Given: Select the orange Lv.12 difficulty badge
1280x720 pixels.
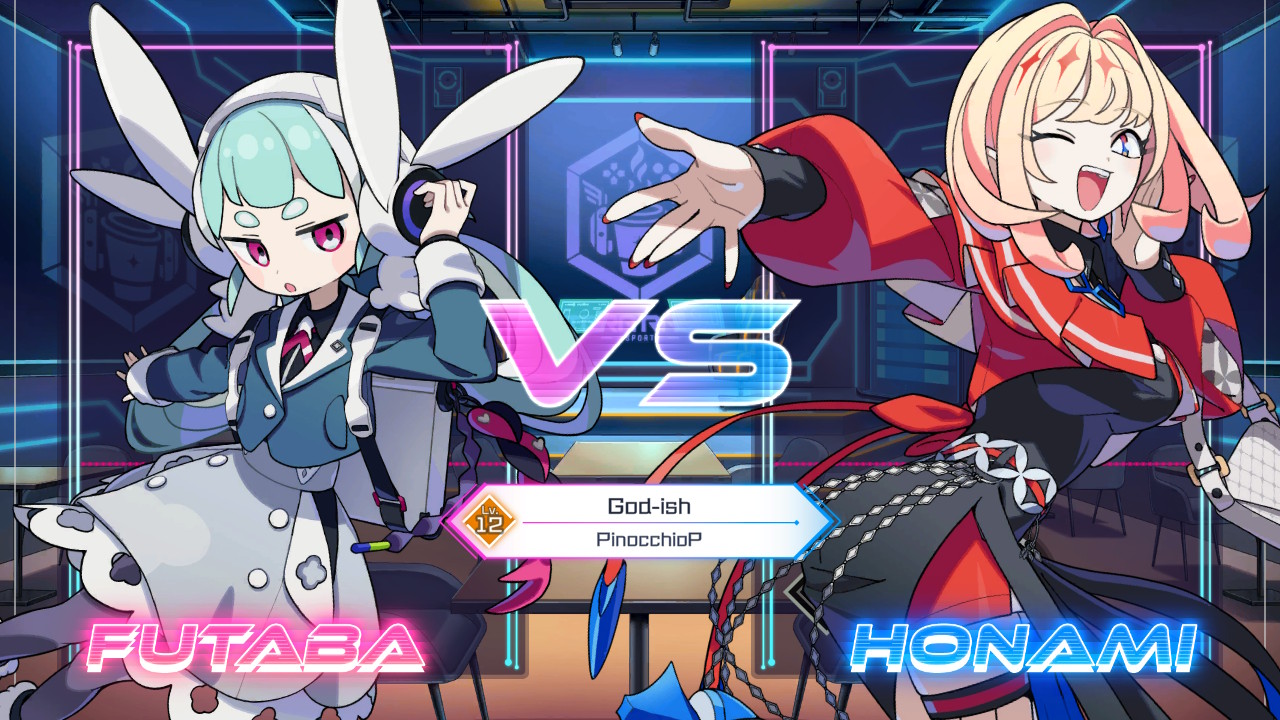Looking at the screenshot, I should pos(487,521).
